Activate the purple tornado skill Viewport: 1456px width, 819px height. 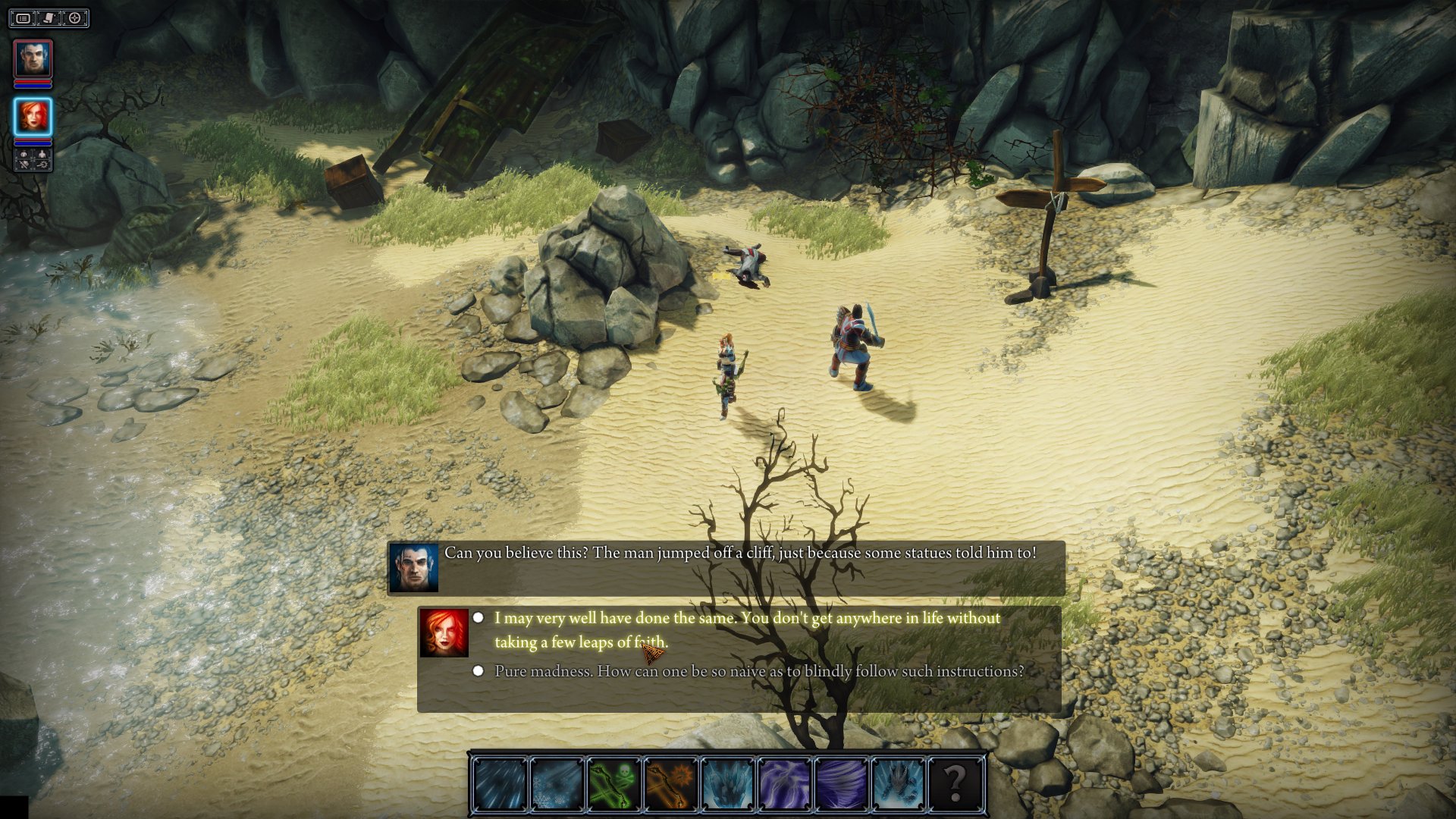click(x=841, y=783)
